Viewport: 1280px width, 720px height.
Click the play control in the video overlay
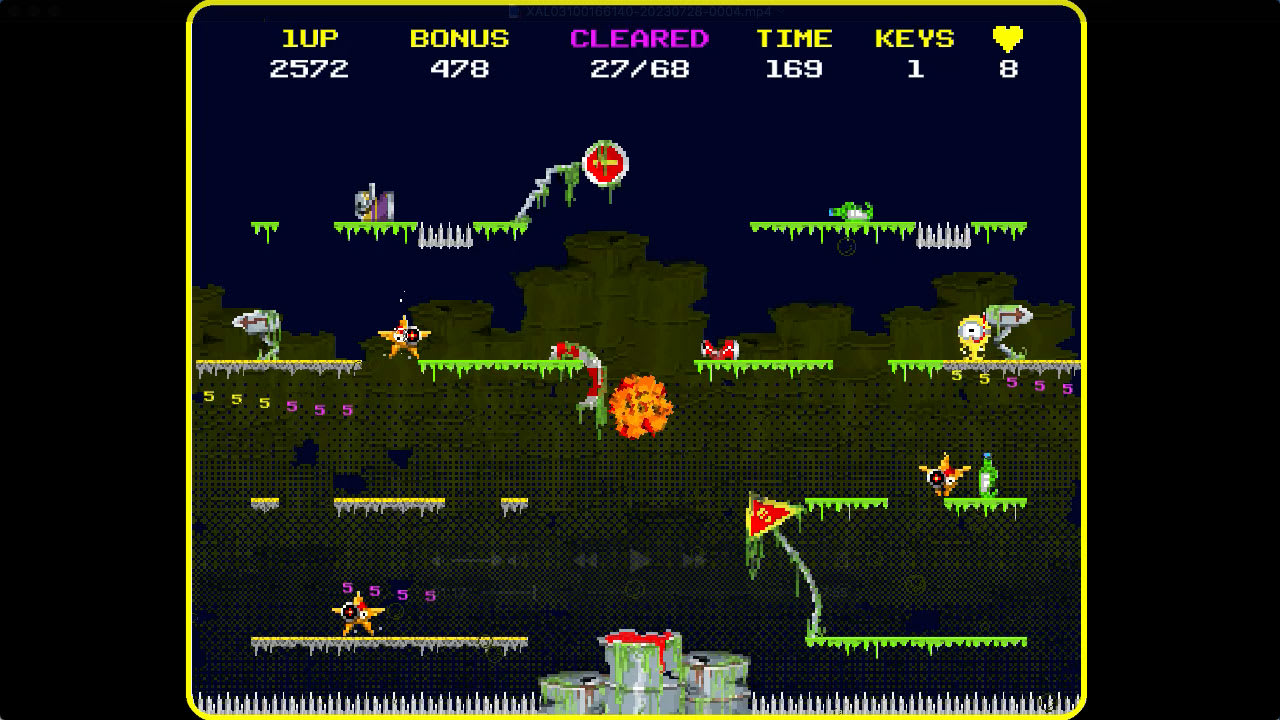pos(640,560)
